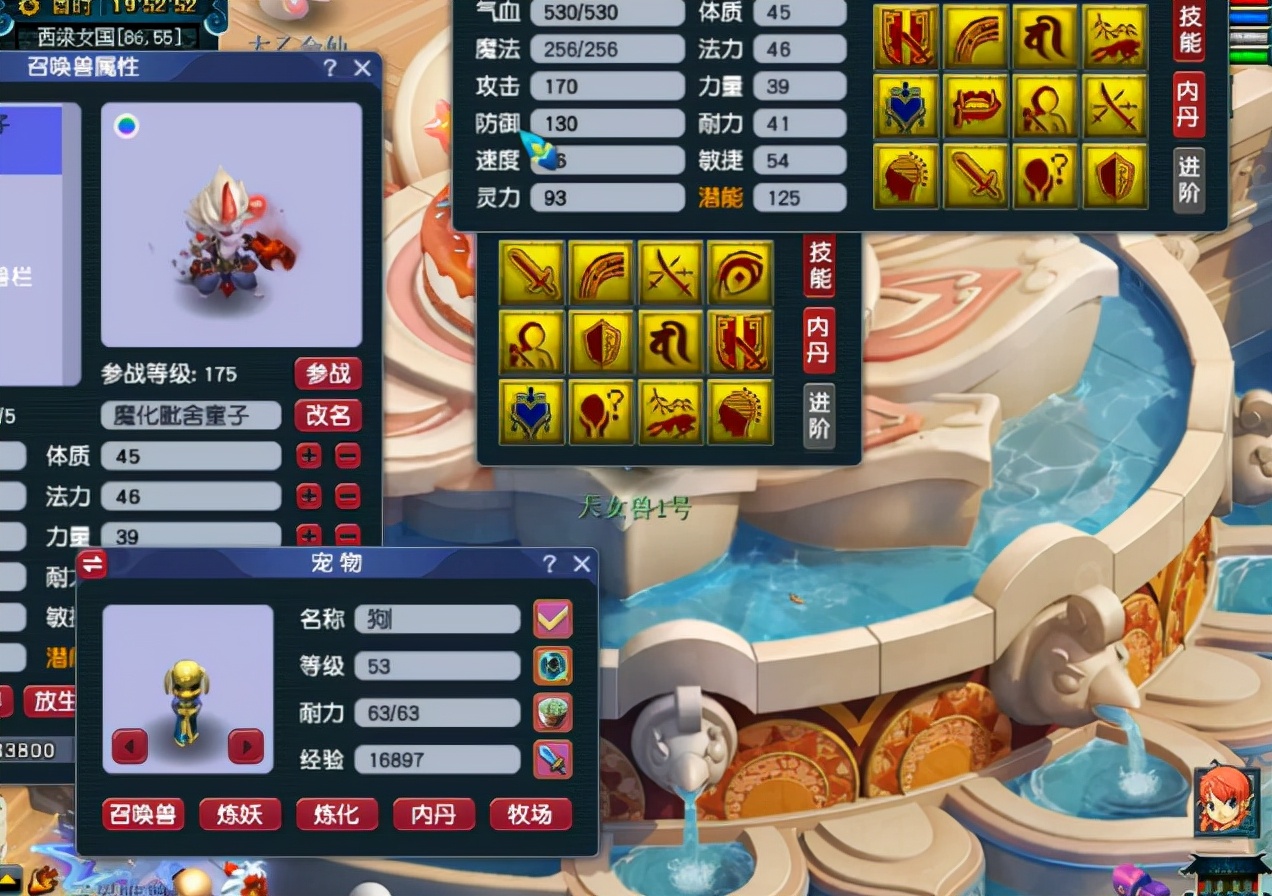This screenshot has width=1272, height=896.
Task: Rename the summon with 改名
Action: [328, 415]
